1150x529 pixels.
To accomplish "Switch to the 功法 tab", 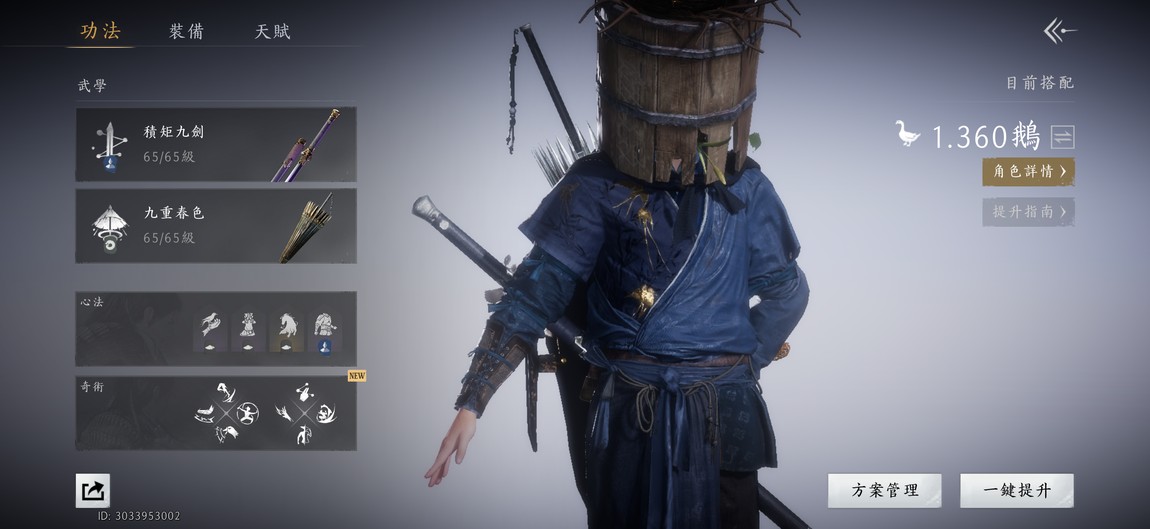I will (100, 31).
